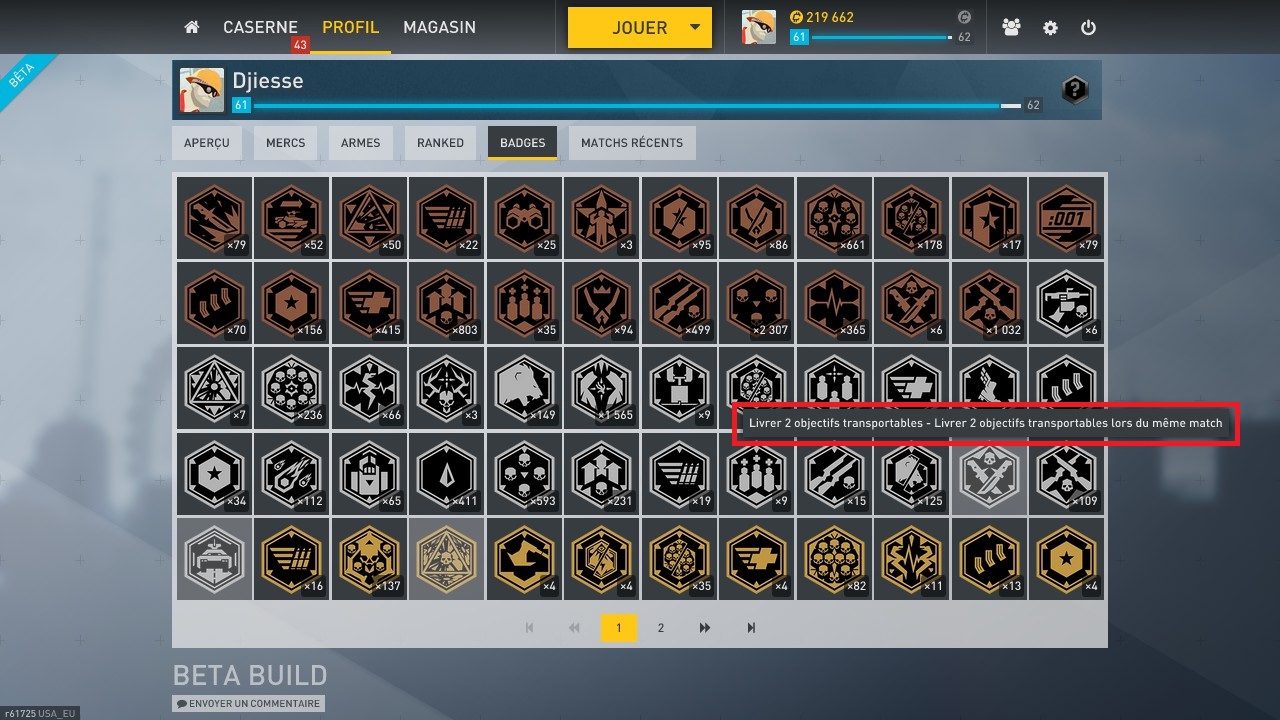Screen dimensions: 1280x720
Task: Open the settings gear icon
Action: [x=1050, y=28]
